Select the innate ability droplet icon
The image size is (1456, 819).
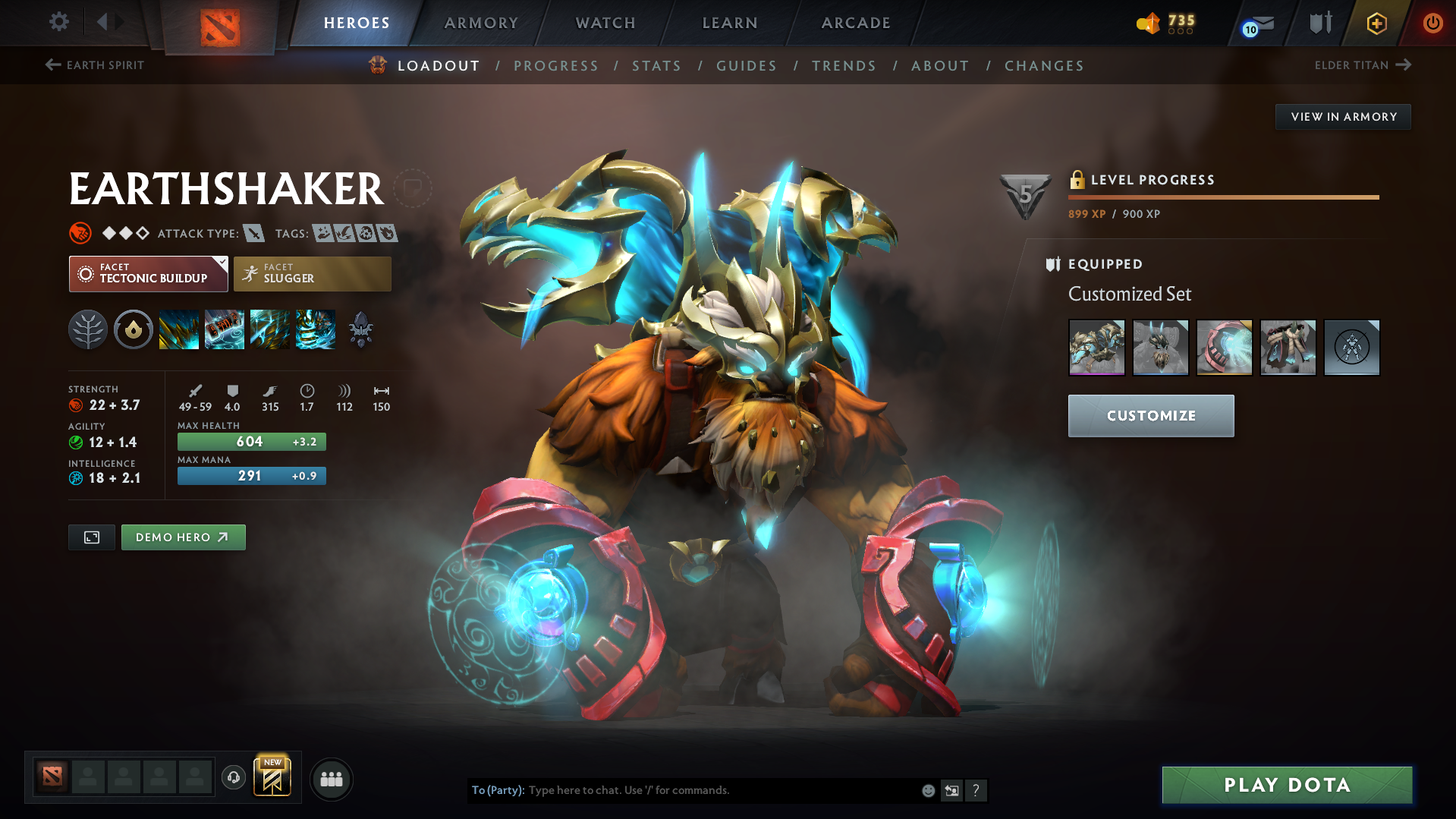pyautogui.click(x=134, y=329)
